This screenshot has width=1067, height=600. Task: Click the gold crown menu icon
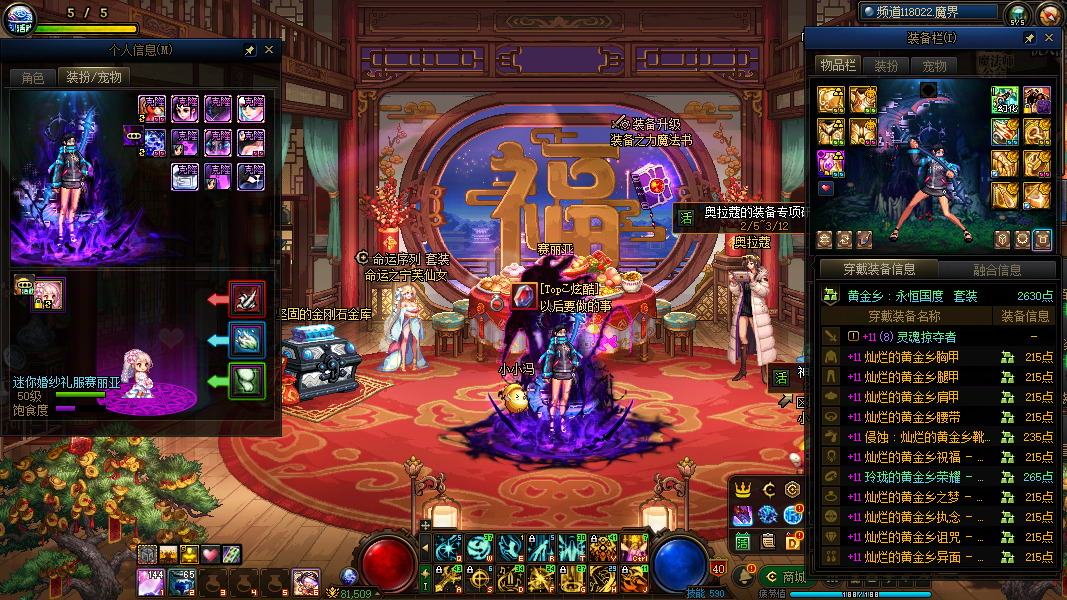tap(743, 489)
